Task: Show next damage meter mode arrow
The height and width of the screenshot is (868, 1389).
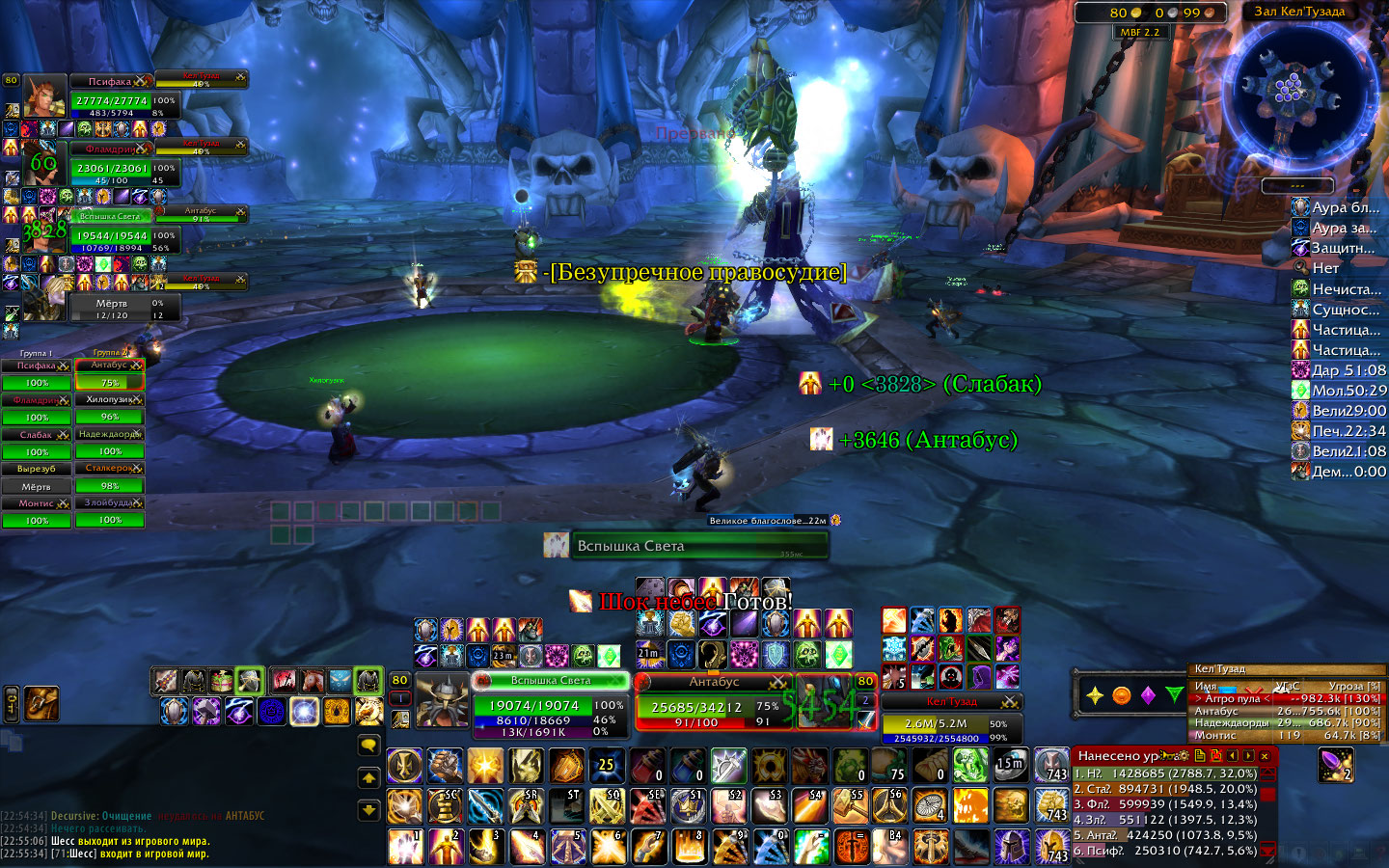Action: click(x=1248, y=756)
